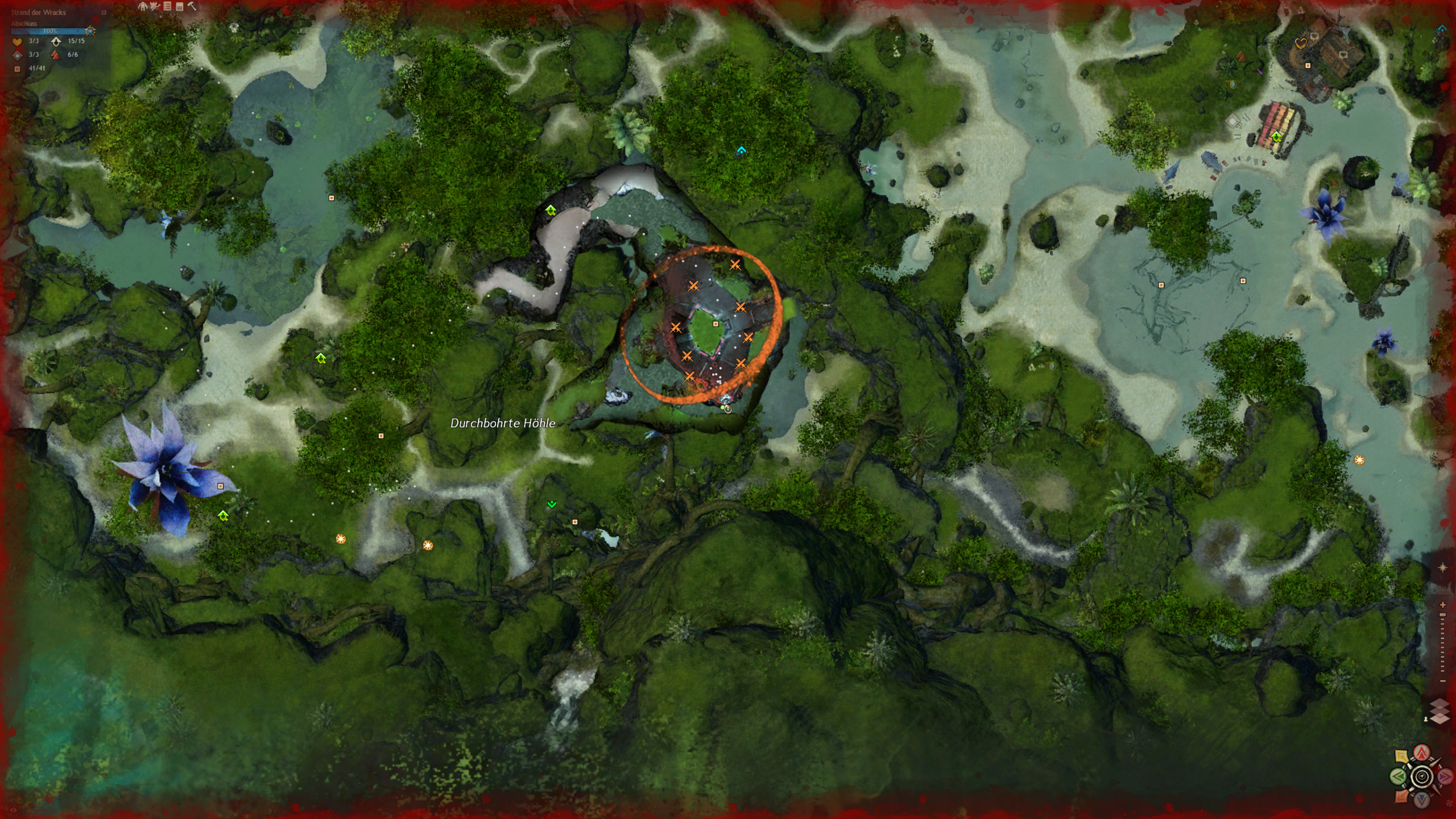Select the point of interest inside orange circle
Image resolution: width=1456 pixels, height=819 pixels.
[x=715, y=324]
